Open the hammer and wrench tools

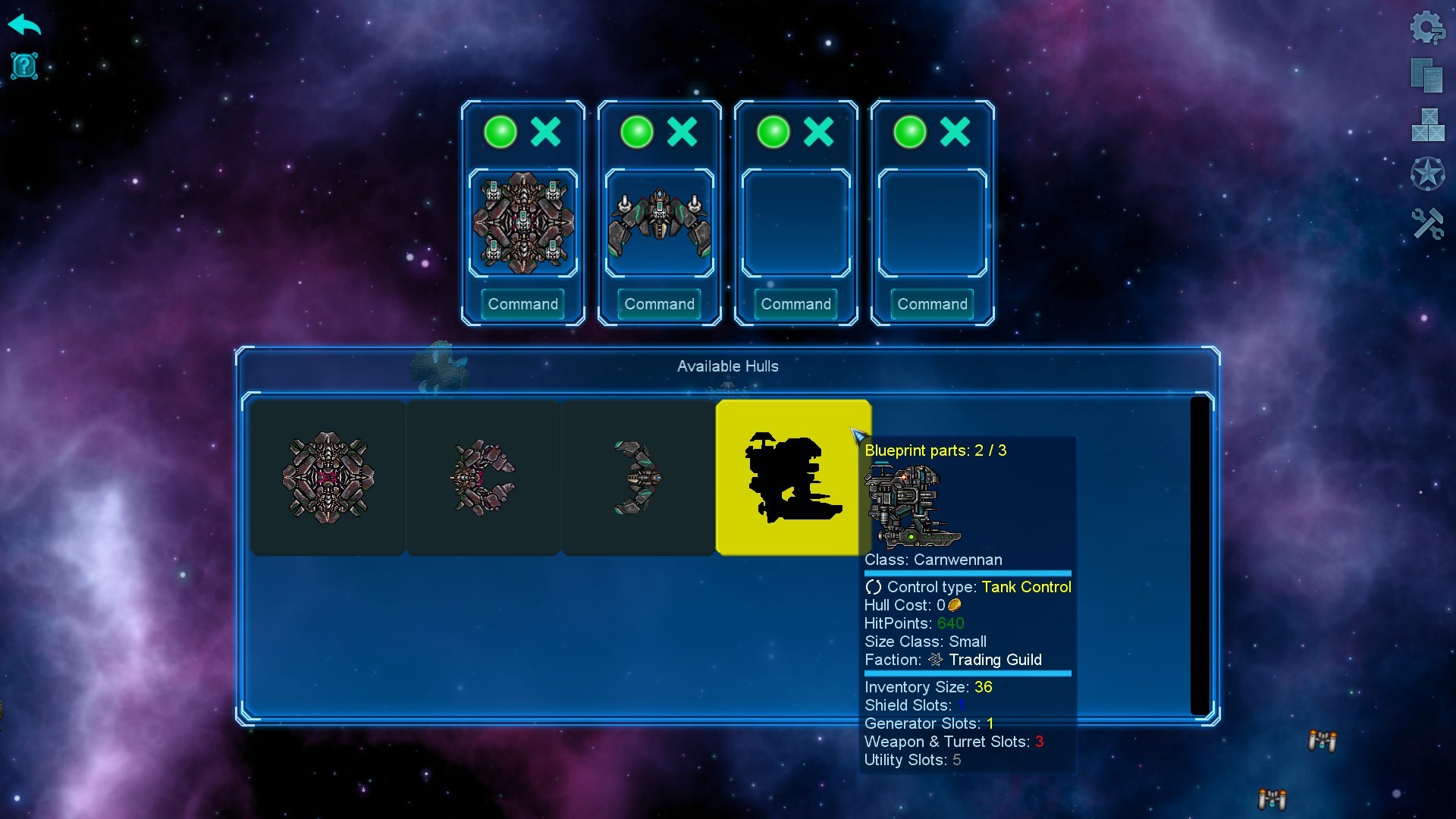coord(1427,224)
